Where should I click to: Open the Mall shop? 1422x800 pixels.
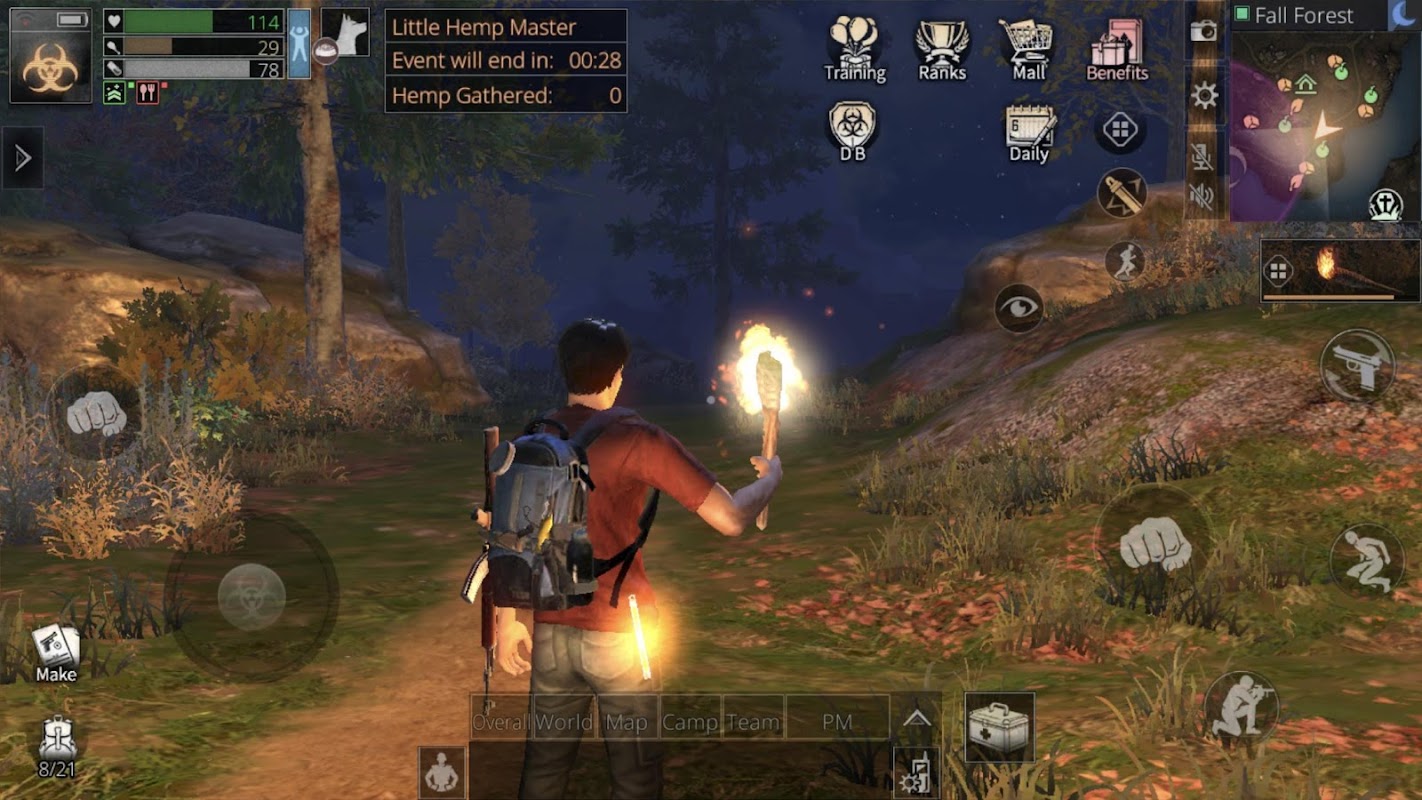click(1028, 48)
